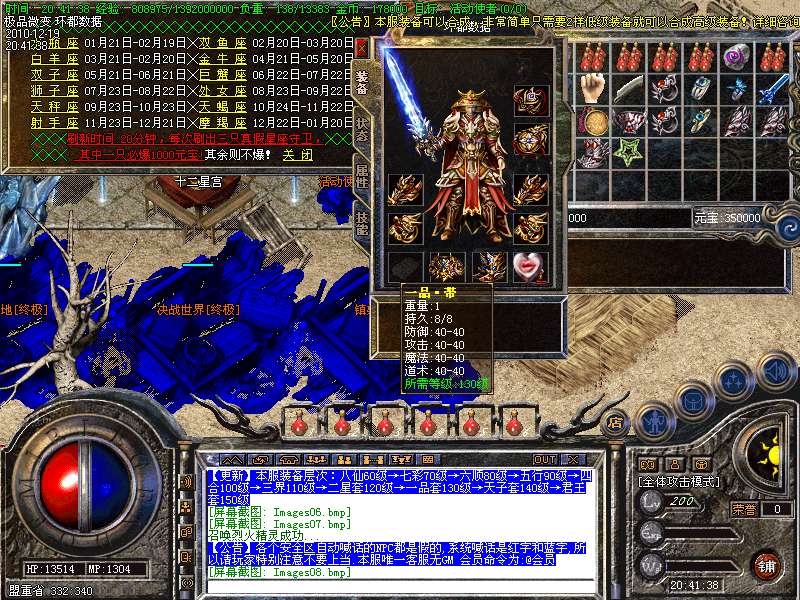Select the fist glove item in the bag

pos(594,87)
